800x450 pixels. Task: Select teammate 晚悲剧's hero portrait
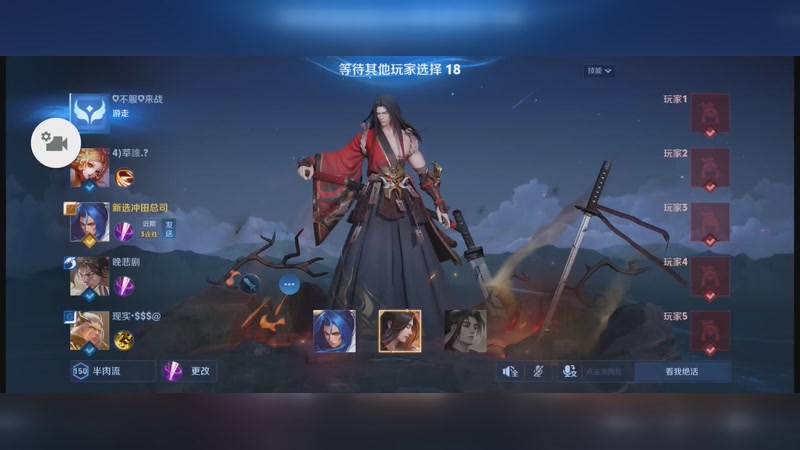pyautogui.click(x=89, y=276)
